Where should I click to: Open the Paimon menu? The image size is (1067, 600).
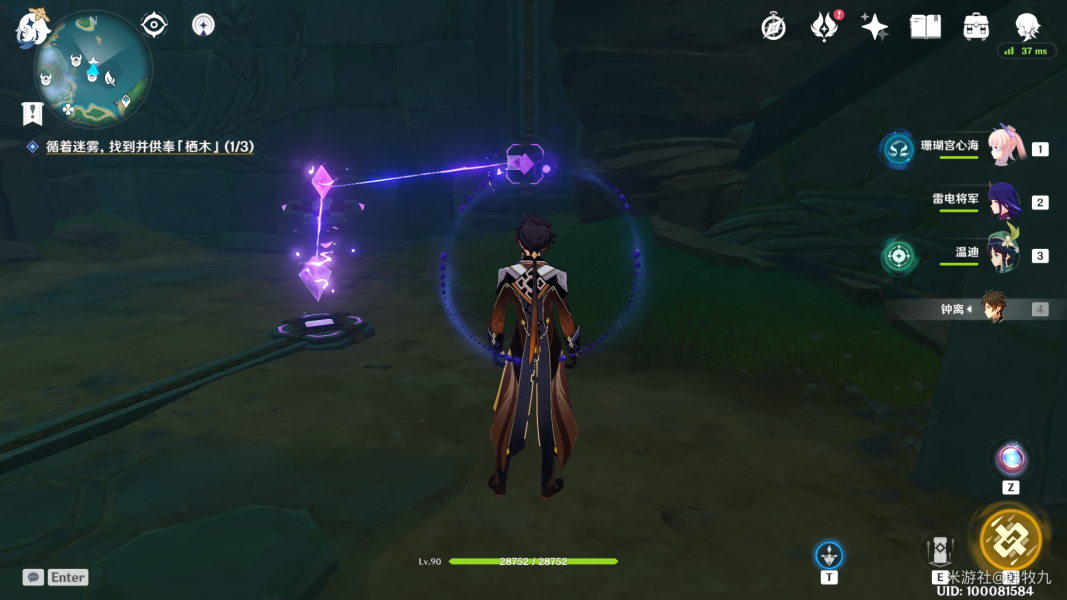[x=33, y=26]
